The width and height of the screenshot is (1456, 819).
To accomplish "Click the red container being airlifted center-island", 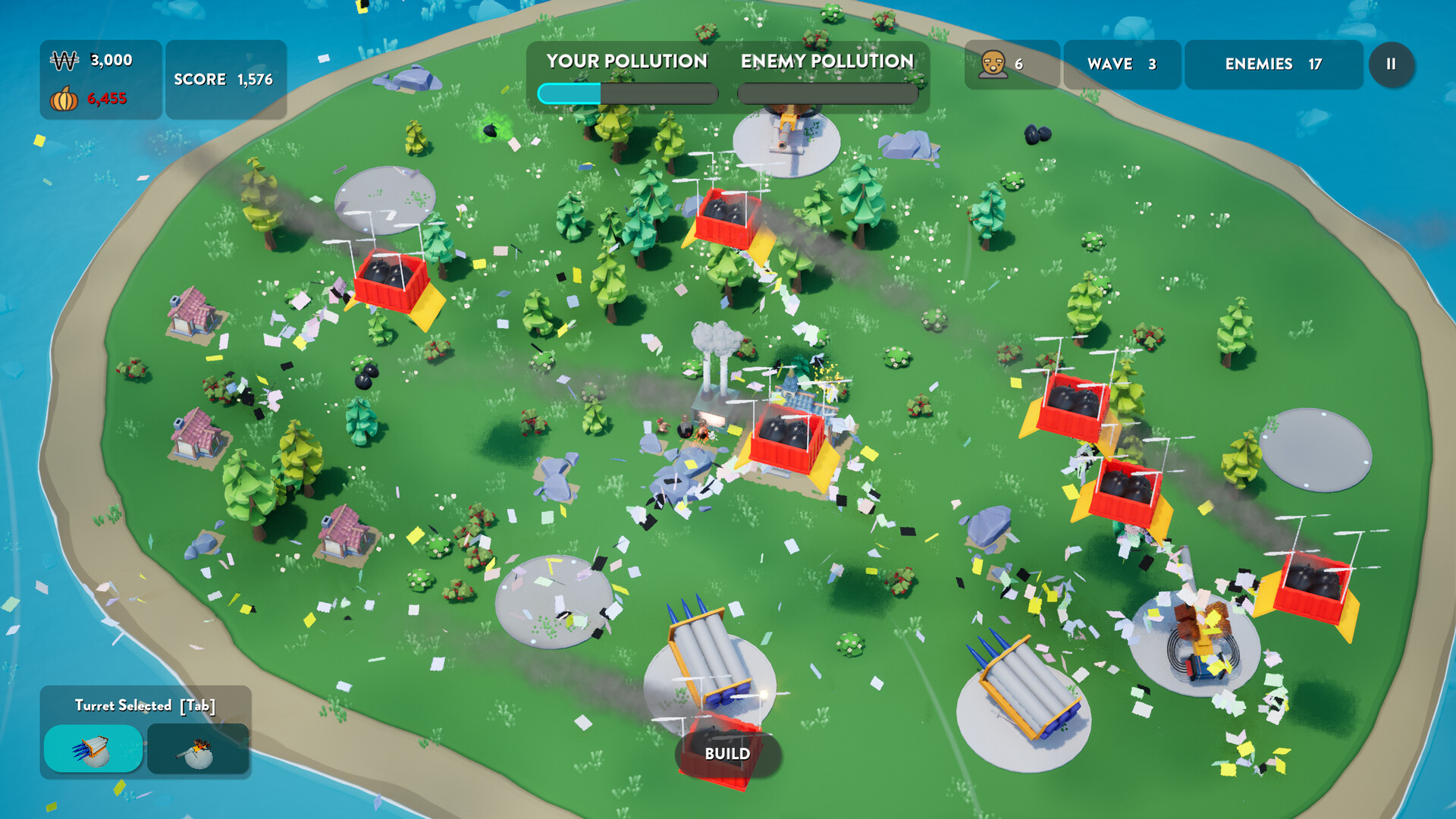I will (x=789, y=440).
